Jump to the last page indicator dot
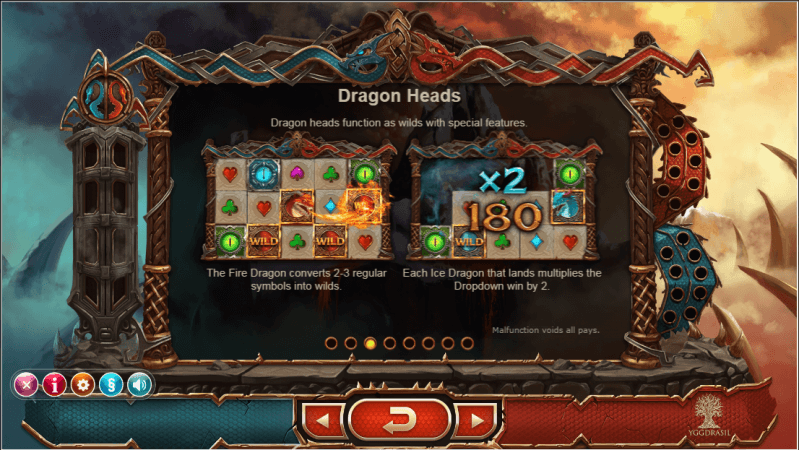Image resolution: width=799 pixels, height=450 pixels. coord(467,343)
